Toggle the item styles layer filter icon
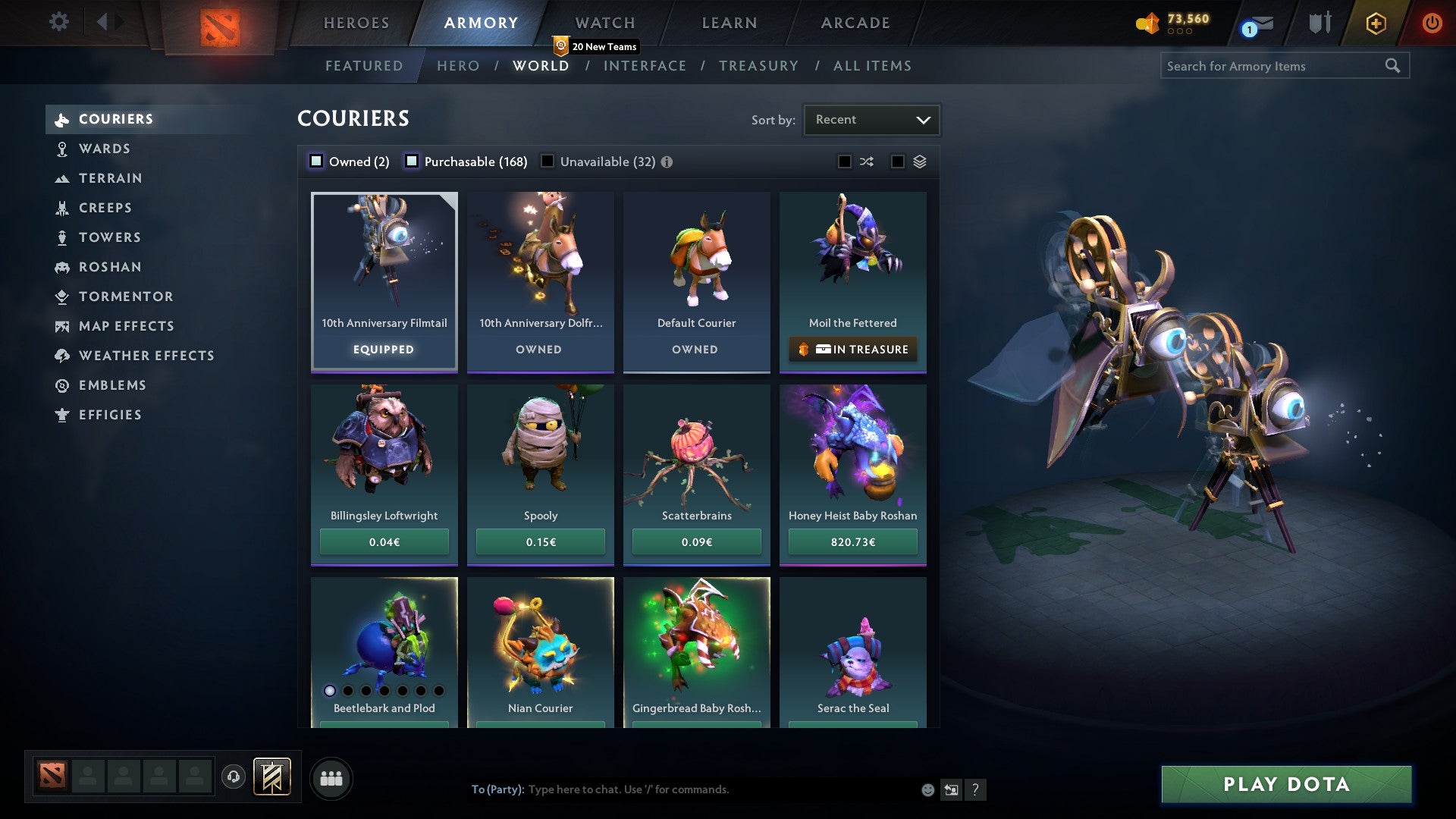1456x819 pixels. [x=918, y=161]
